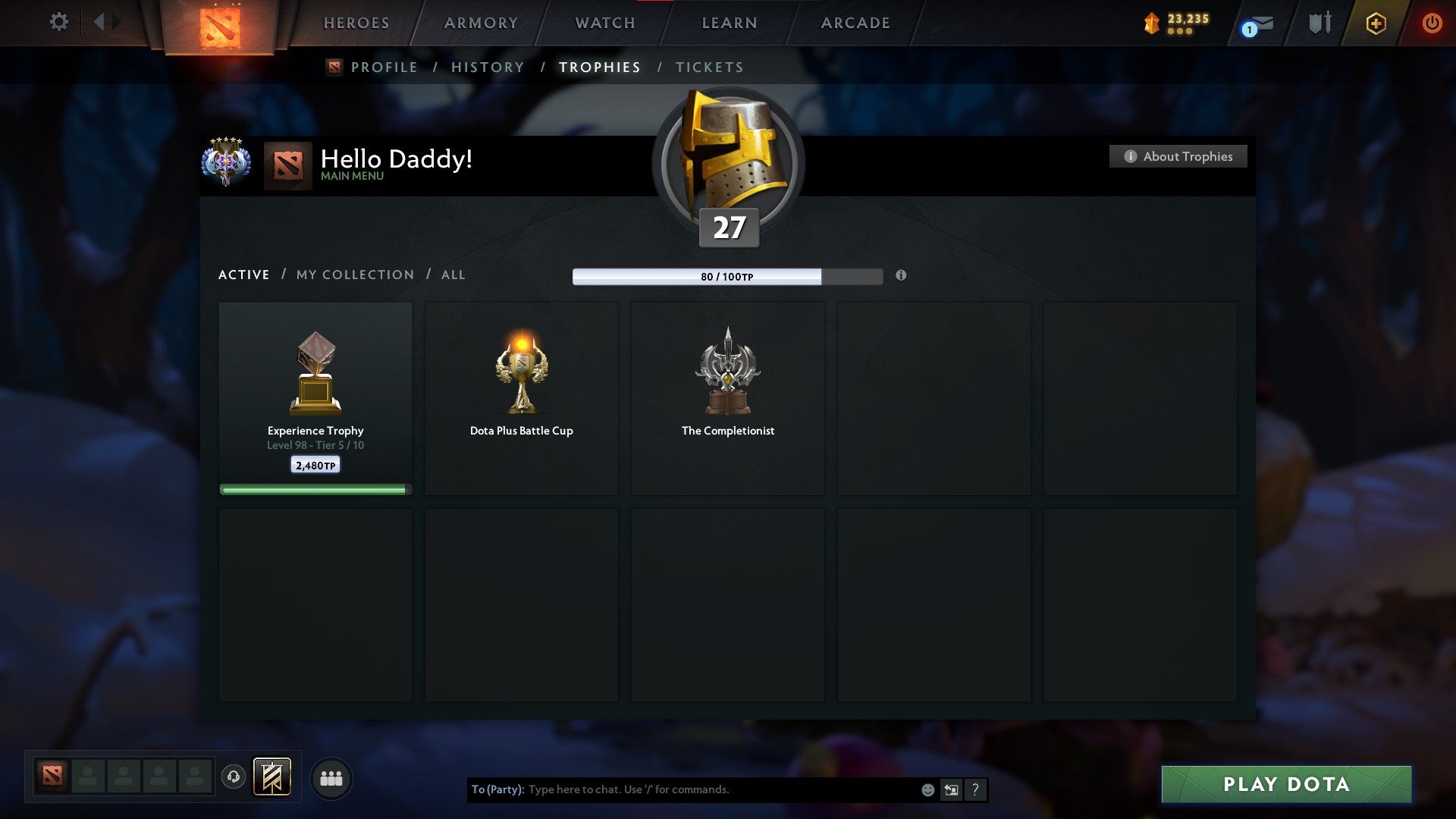Toggle the chat help question mark

tap(975, 789)
